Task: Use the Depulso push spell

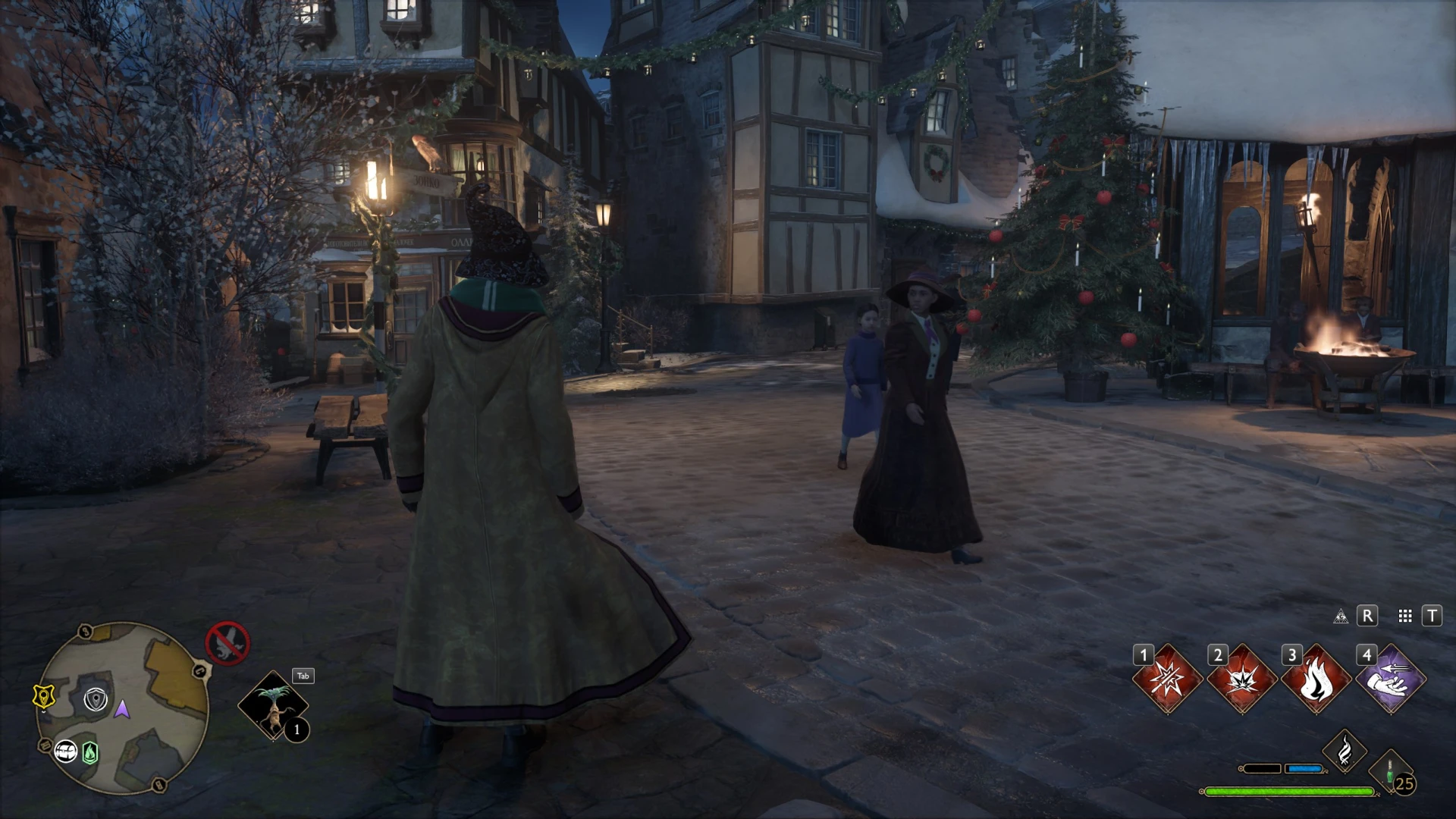Action: 1390,679
